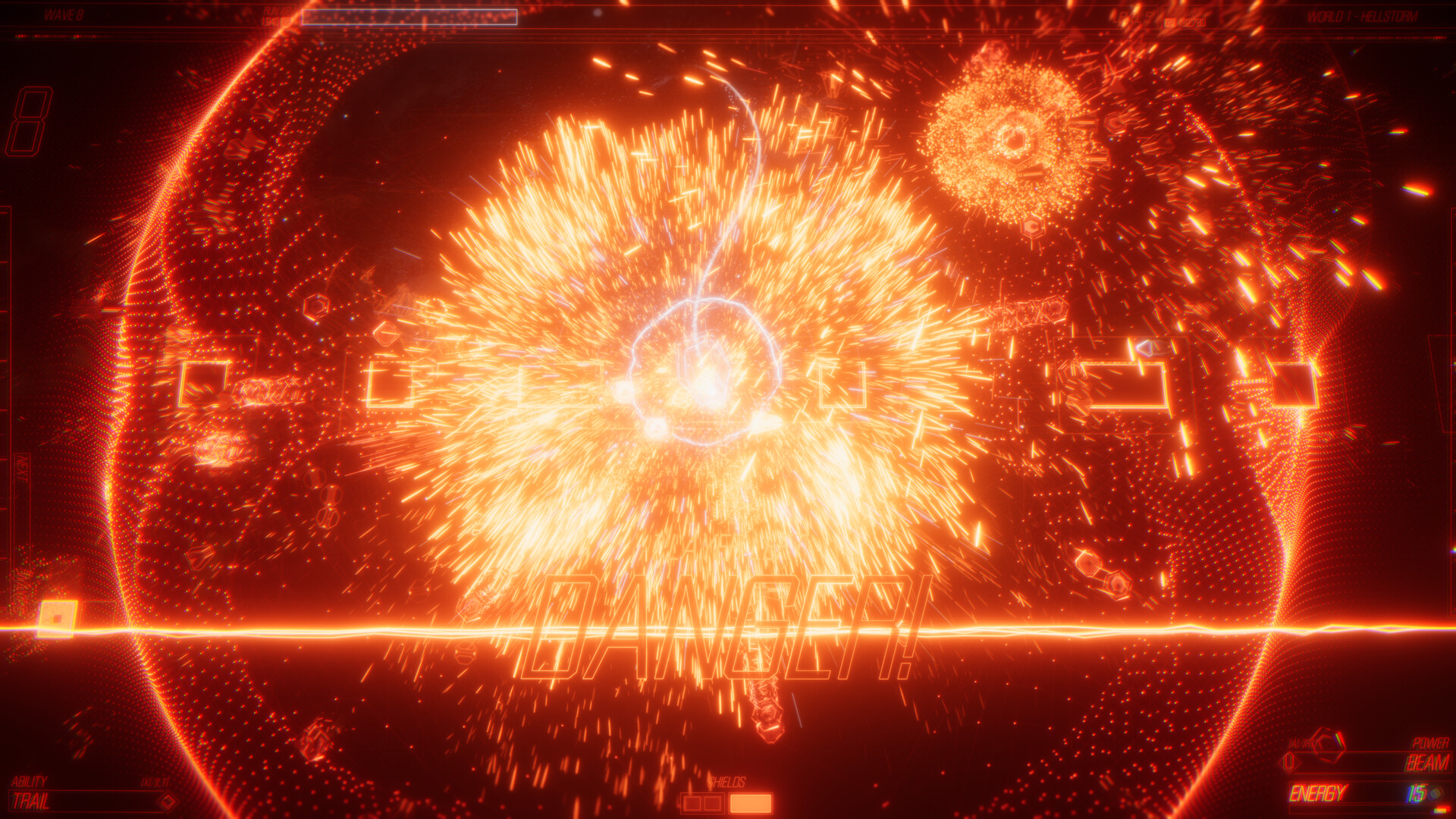This screenshot has height=819, width=1456.
Task: Click the diamond icon beside the ABILITY bar
Action: coord(168,800)
